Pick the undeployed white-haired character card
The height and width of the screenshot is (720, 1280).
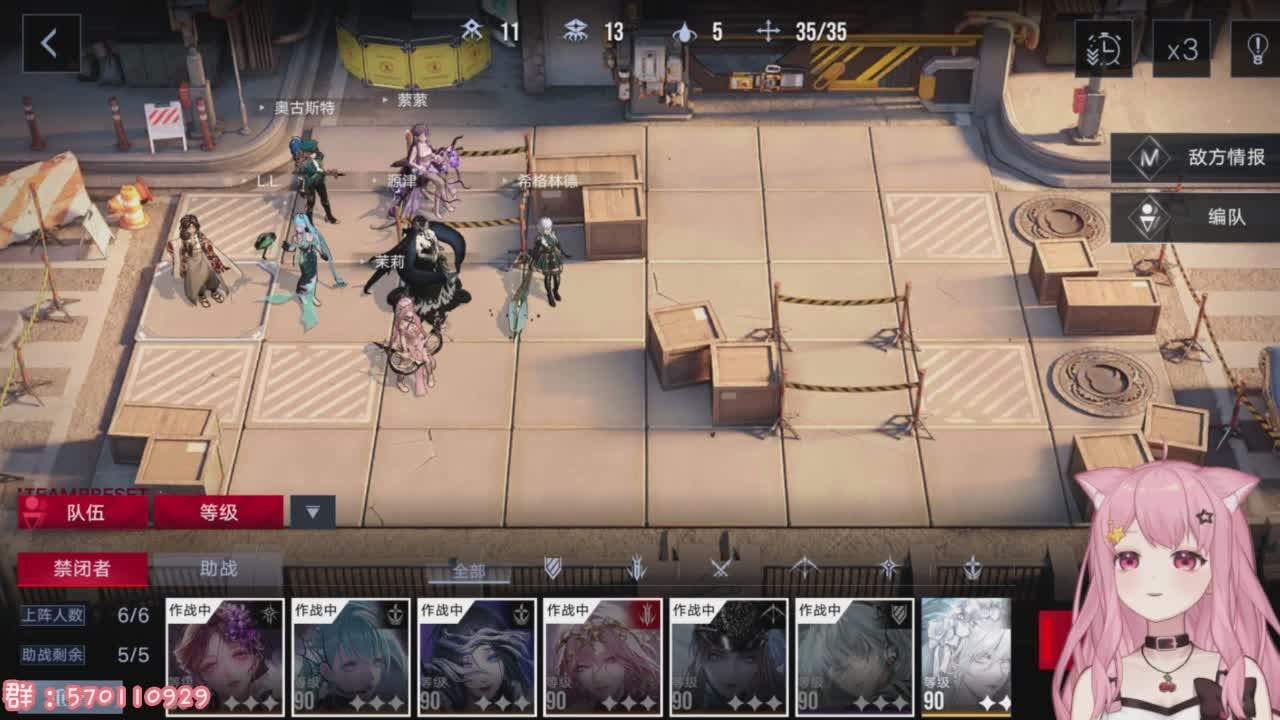pos(966,657)
